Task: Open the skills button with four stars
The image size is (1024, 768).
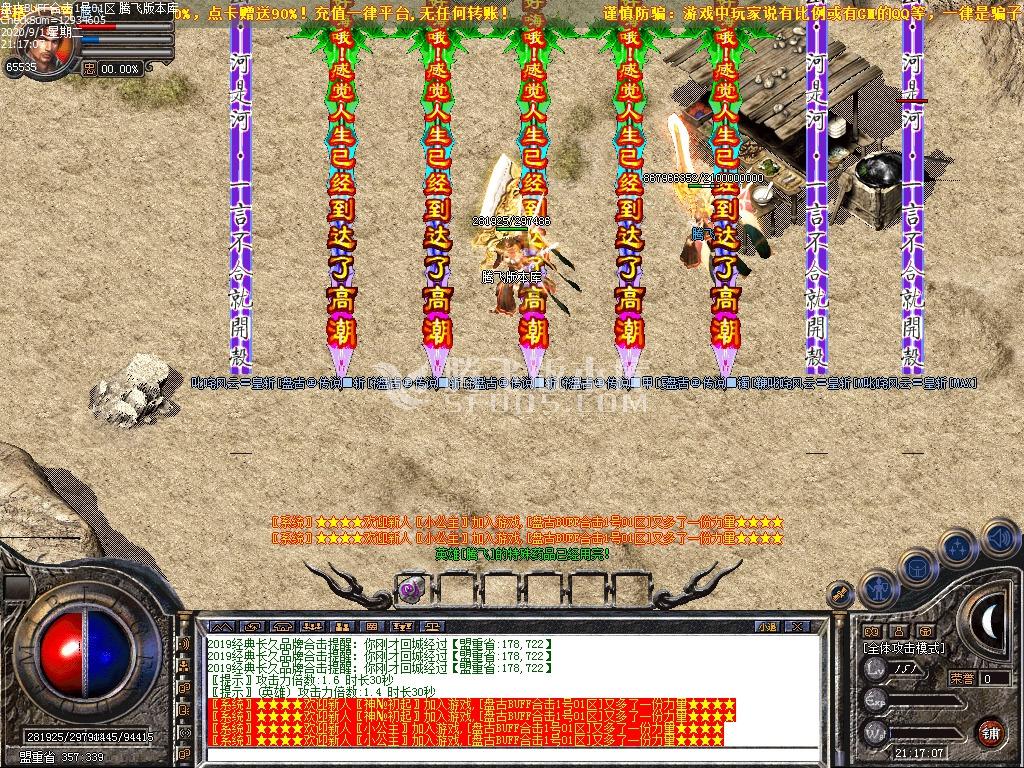Action: [x=957, y=547]
